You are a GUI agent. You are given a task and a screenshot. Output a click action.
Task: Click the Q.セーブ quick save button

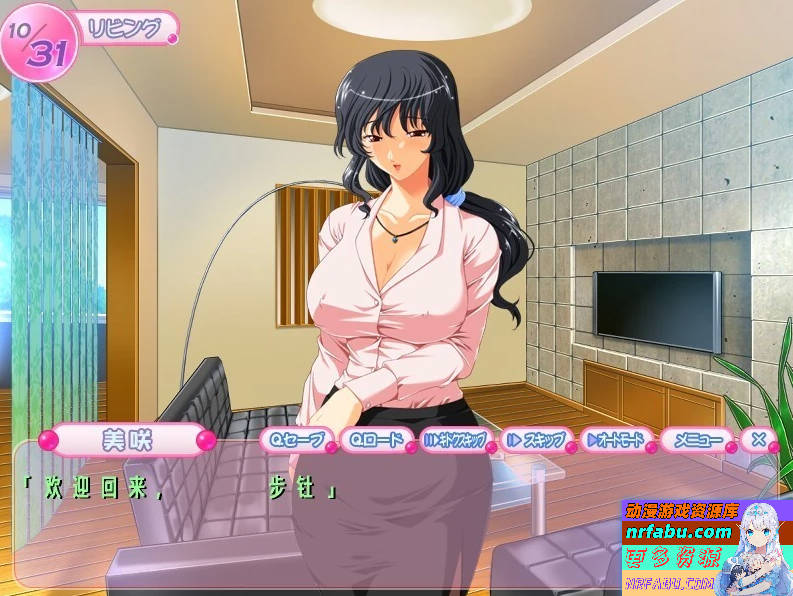click(x=293, y=439)
